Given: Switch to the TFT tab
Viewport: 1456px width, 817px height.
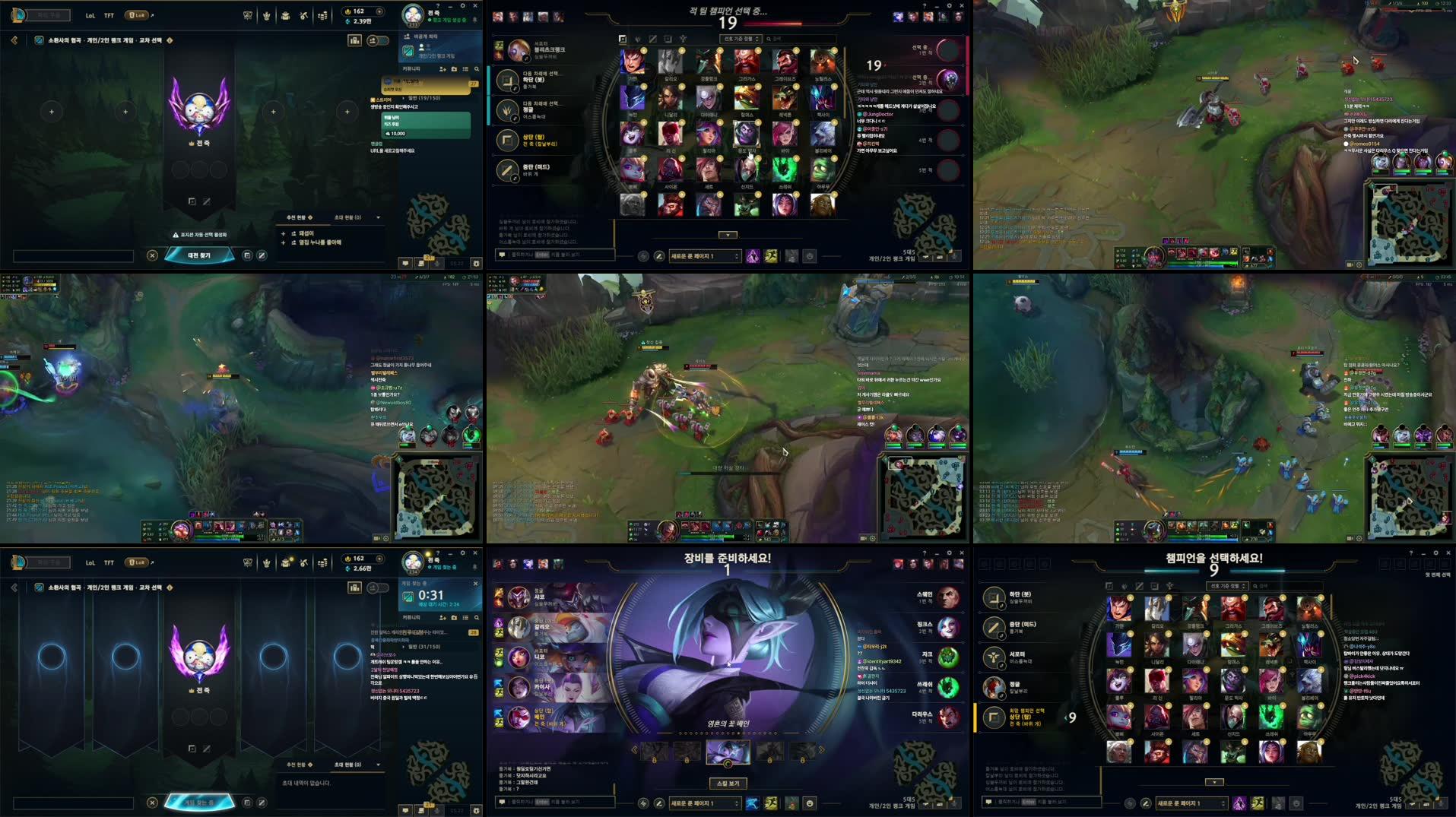Looking at the screenshot, I should click(109, 14).
